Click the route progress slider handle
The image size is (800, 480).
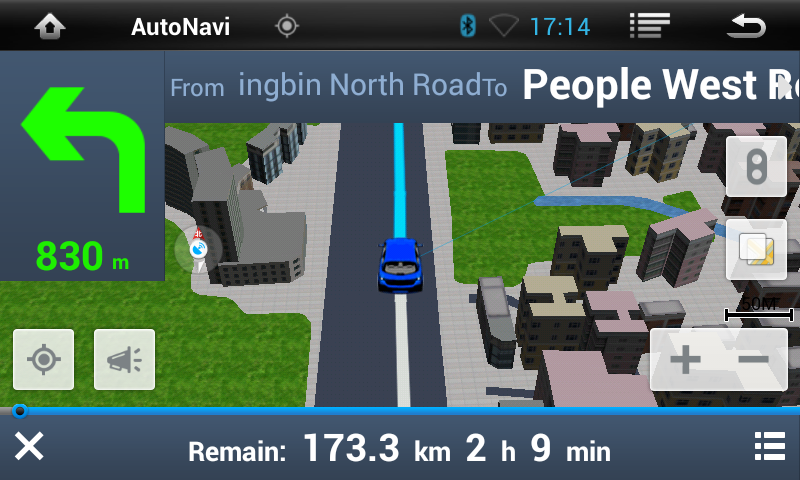(19, 410)
